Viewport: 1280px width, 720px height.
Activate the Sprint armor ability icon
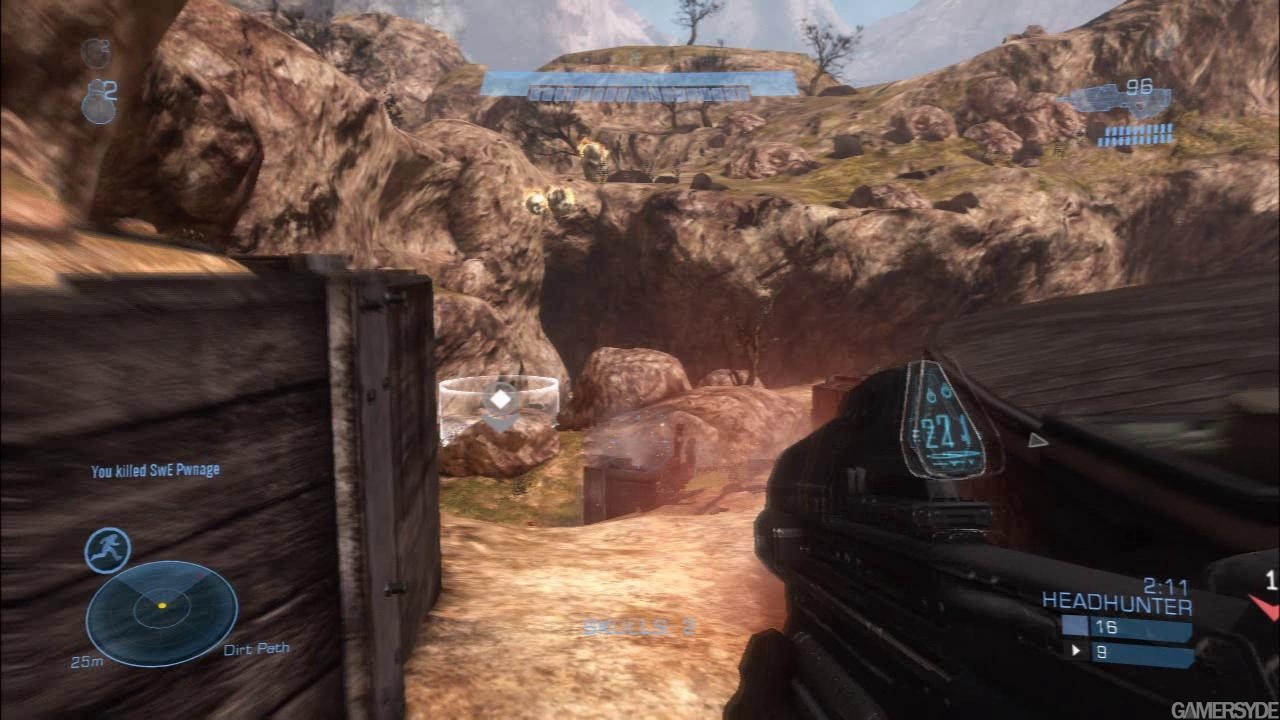click(x=107, y=550)
